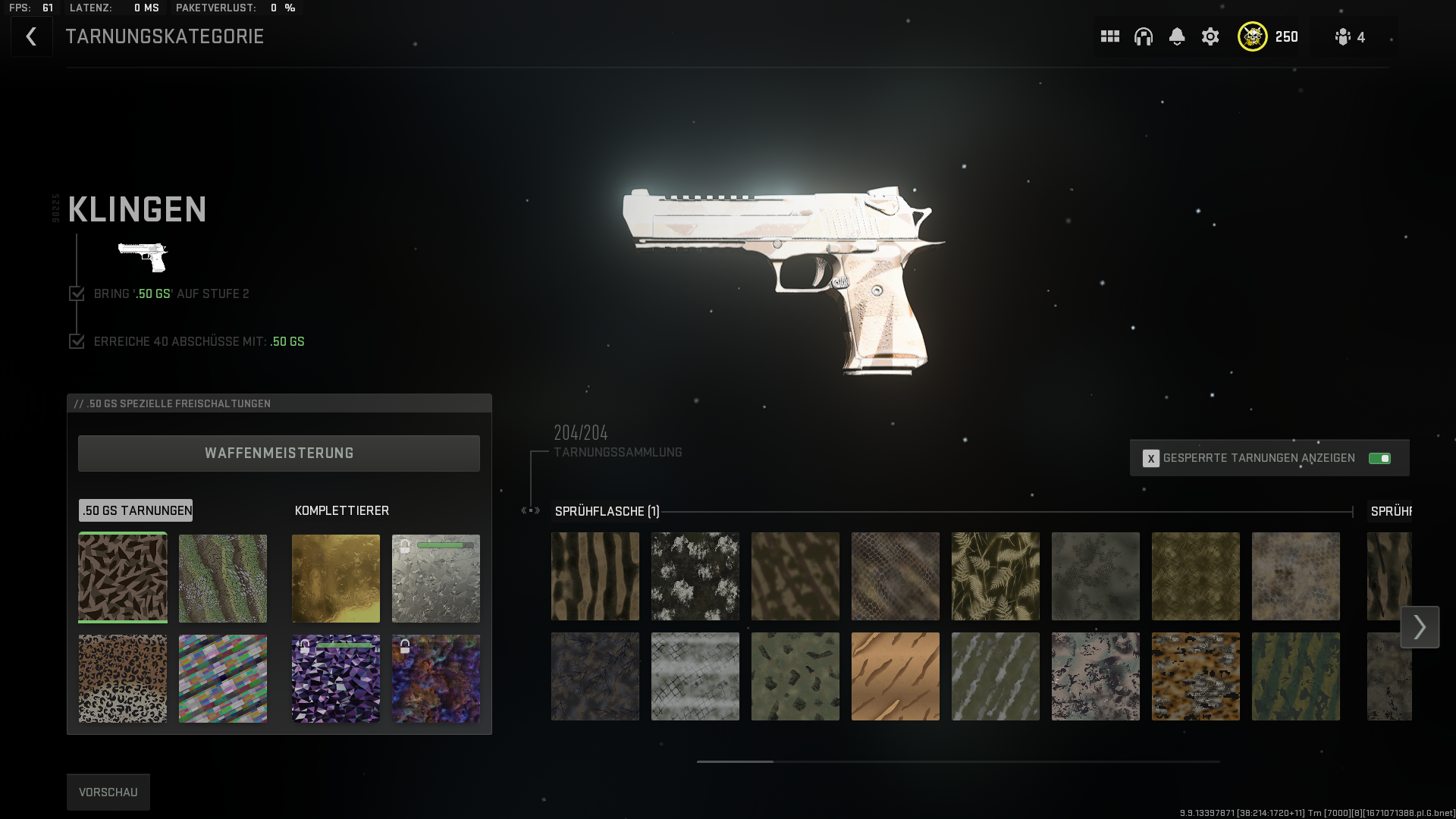The height and width of the screenshot is (819, 1456).
Task: Open the grid menu icon
Action: 1110,36
